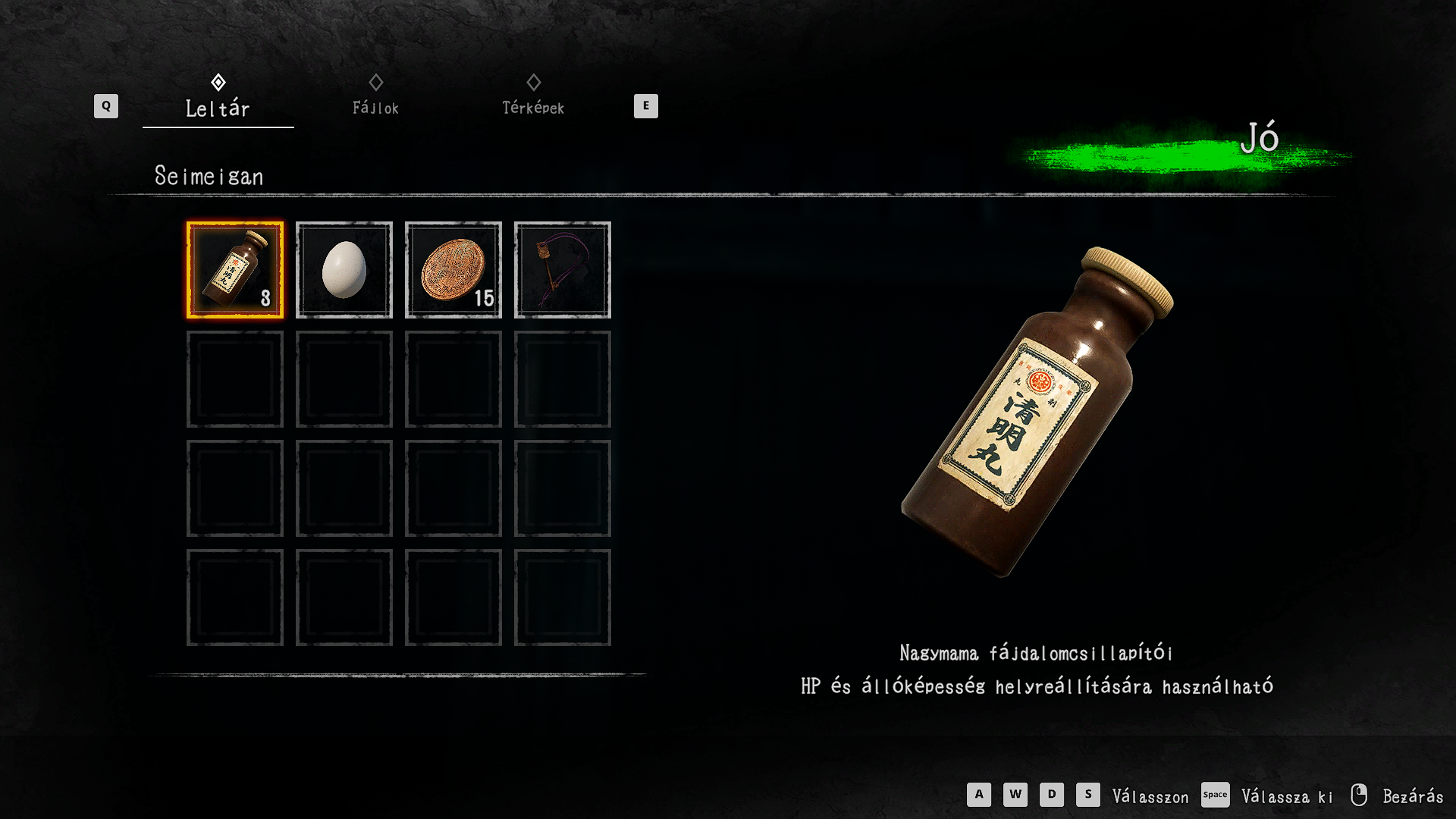This screenshot has height=819, width=1456.
Task: Show the Térképek tab
Action: [x=533, y=108]
